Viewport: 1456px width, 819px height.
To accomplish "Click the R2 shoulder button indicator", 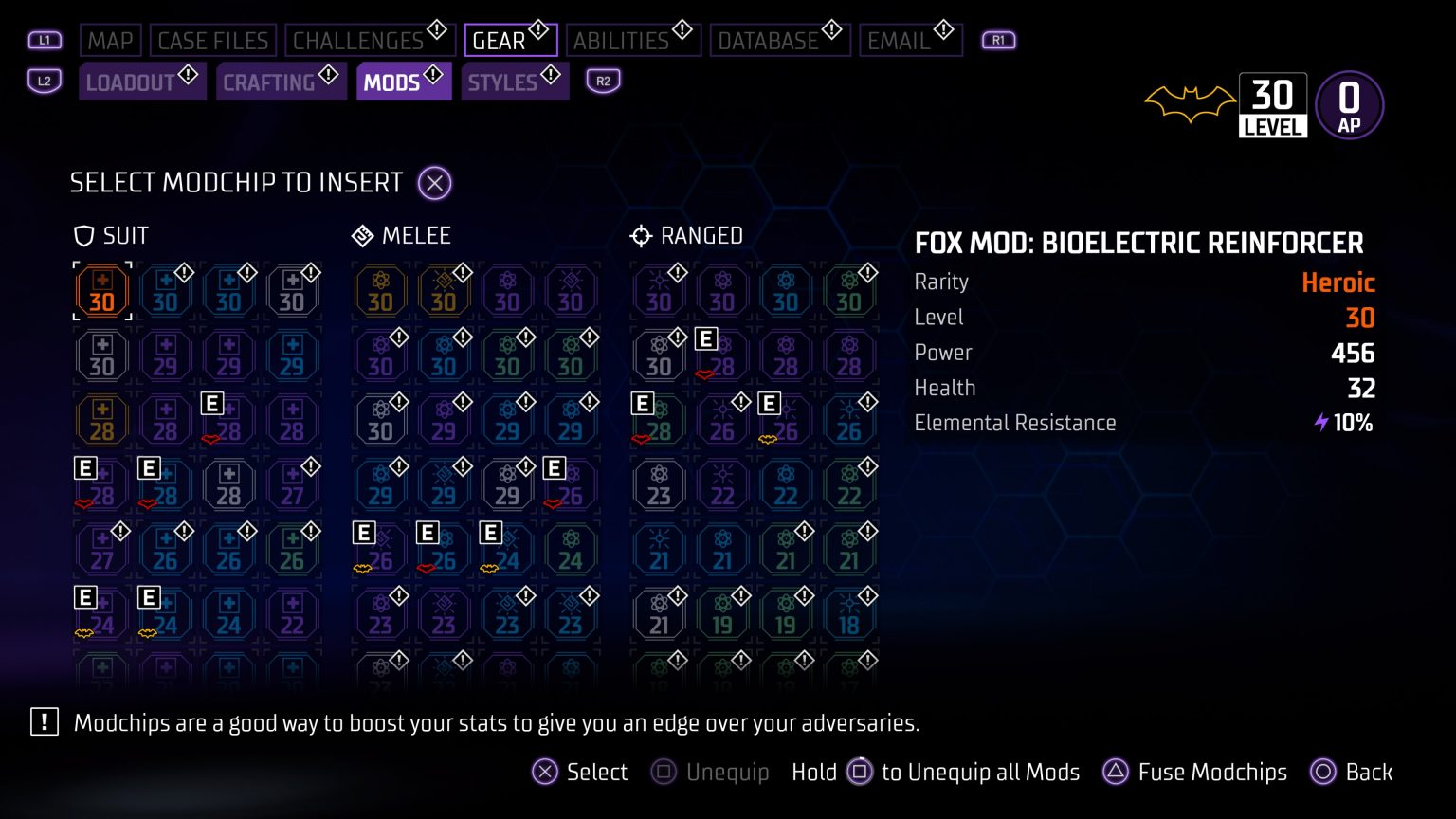I will coord(603,82).
